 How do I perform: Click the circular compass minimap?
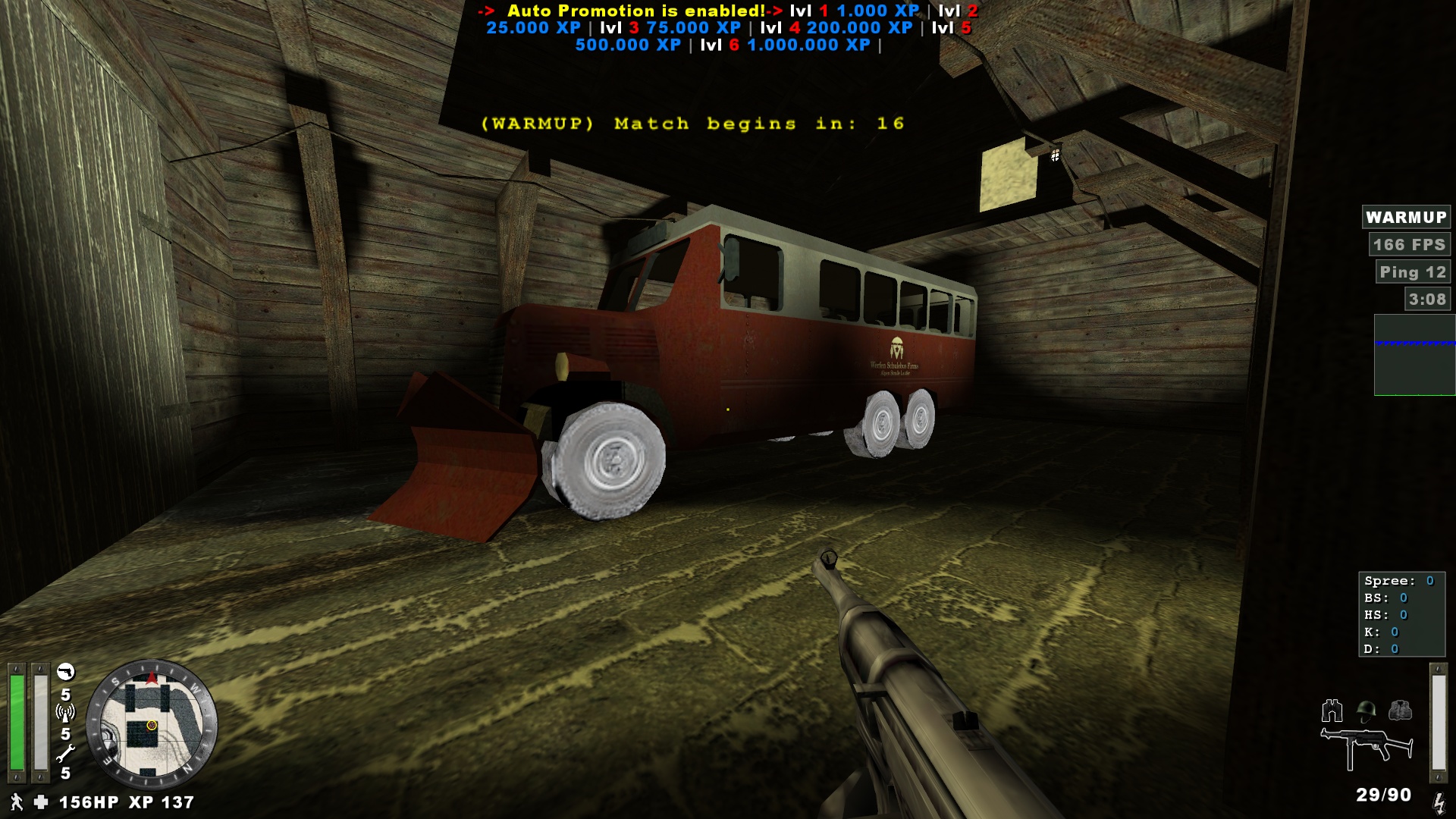click(152, 726)
